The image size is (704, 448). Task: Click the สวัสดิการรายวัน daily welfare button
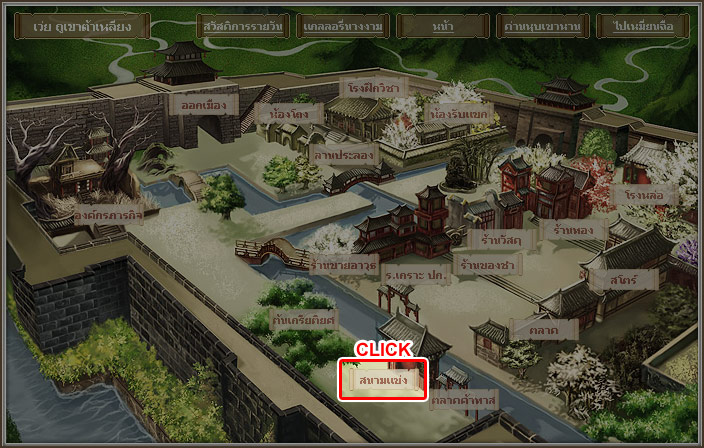pos(244,26)
